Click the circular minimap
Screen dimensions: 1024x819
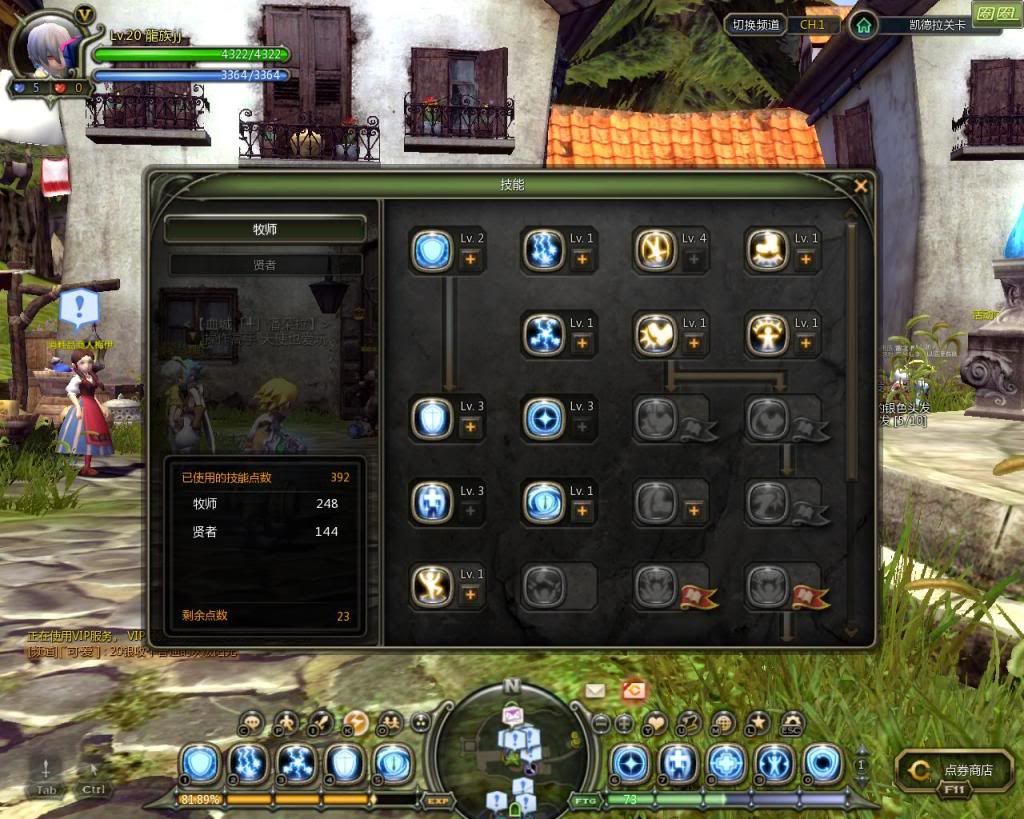[512, 745]
